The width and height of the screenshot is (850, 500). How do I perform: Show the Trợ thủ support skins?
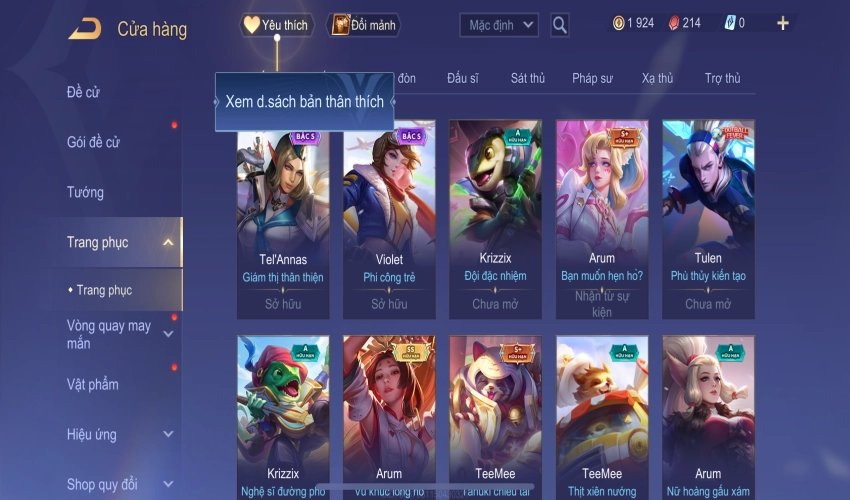coord(722,78)
